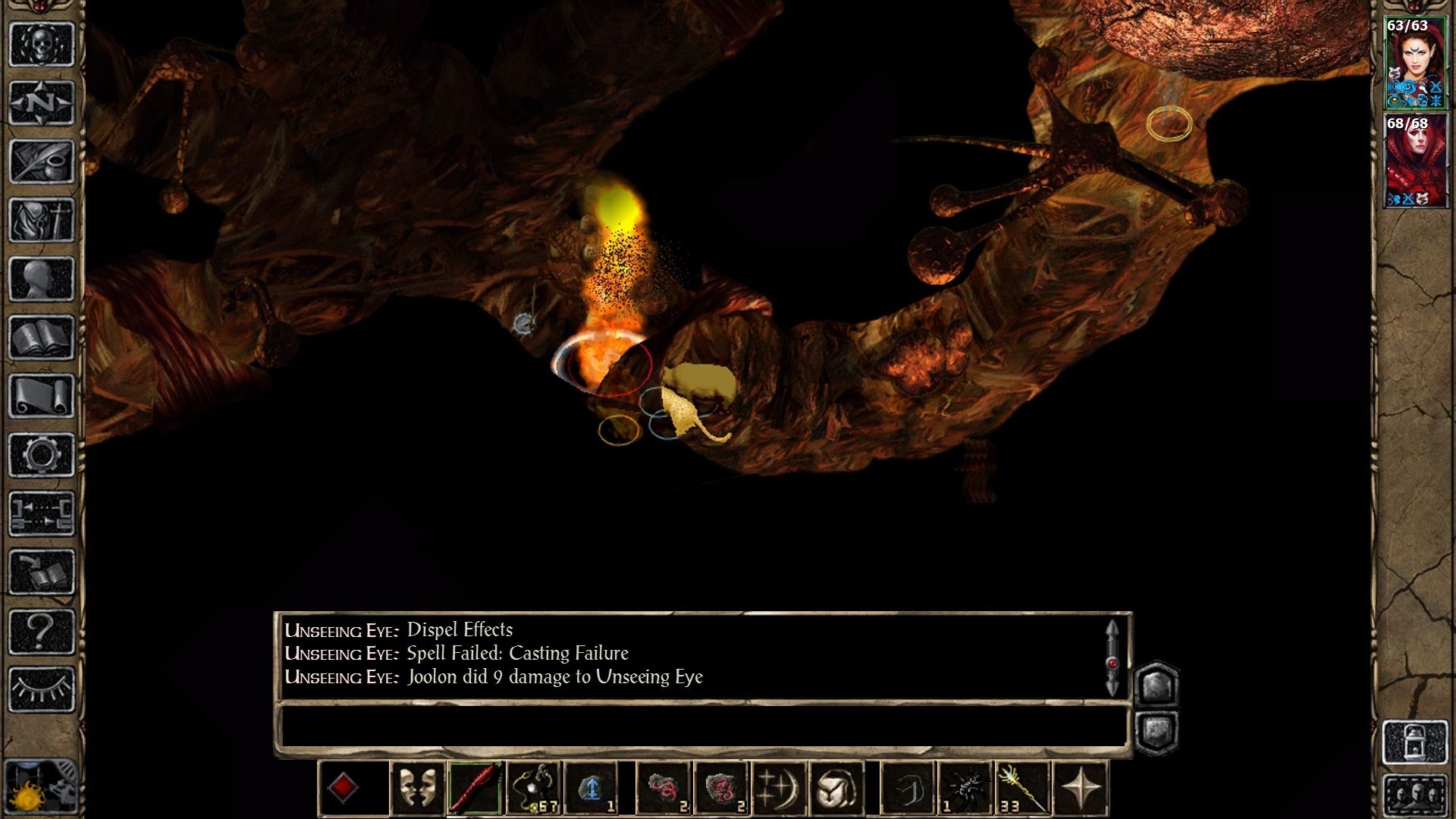Screen dimensions: 1456x819
Task: Equip the sling with 67 bullets
Action: pyautogui.click(x=534, y=789)
